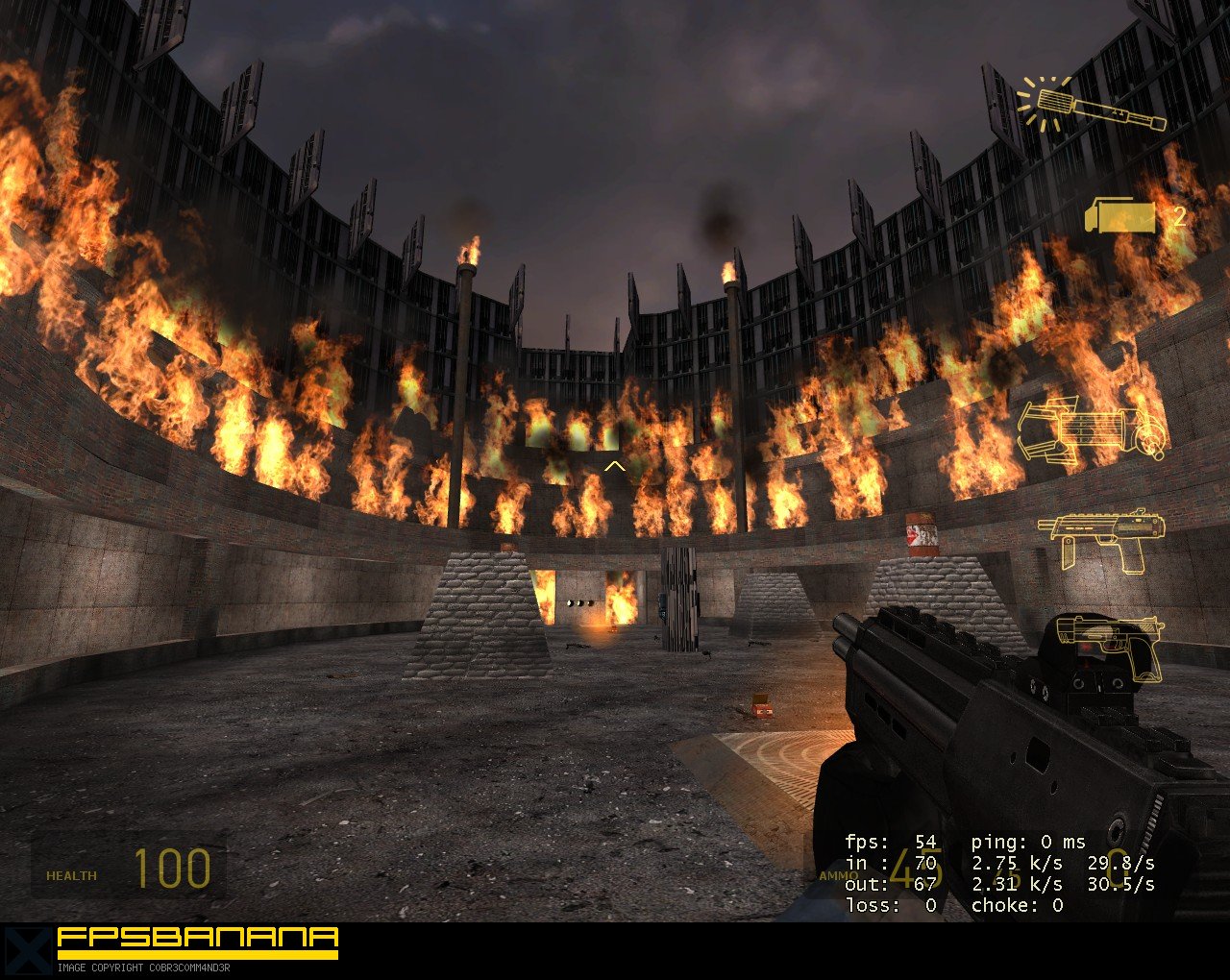Screen dimensions: 1230x980
Task: Click the ammo pickup icon showing 2
Action: 1120,216
